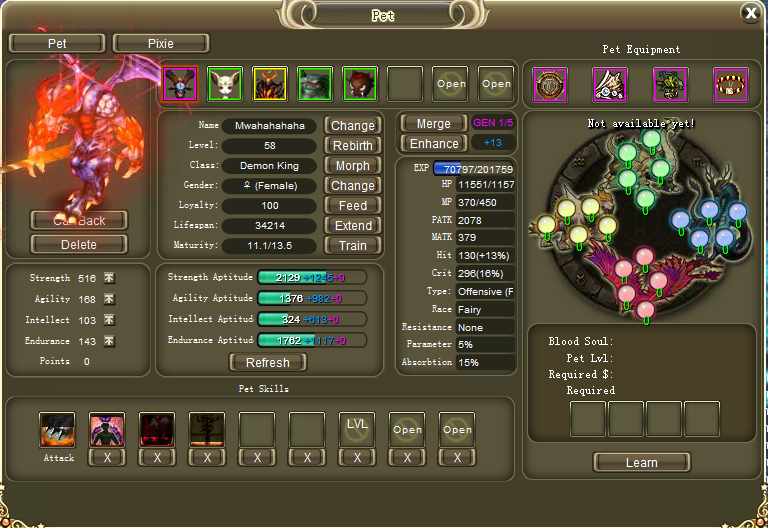Learn the Blood Soul skill
This screenshot has height=528, width=768.
pos(641,462)
